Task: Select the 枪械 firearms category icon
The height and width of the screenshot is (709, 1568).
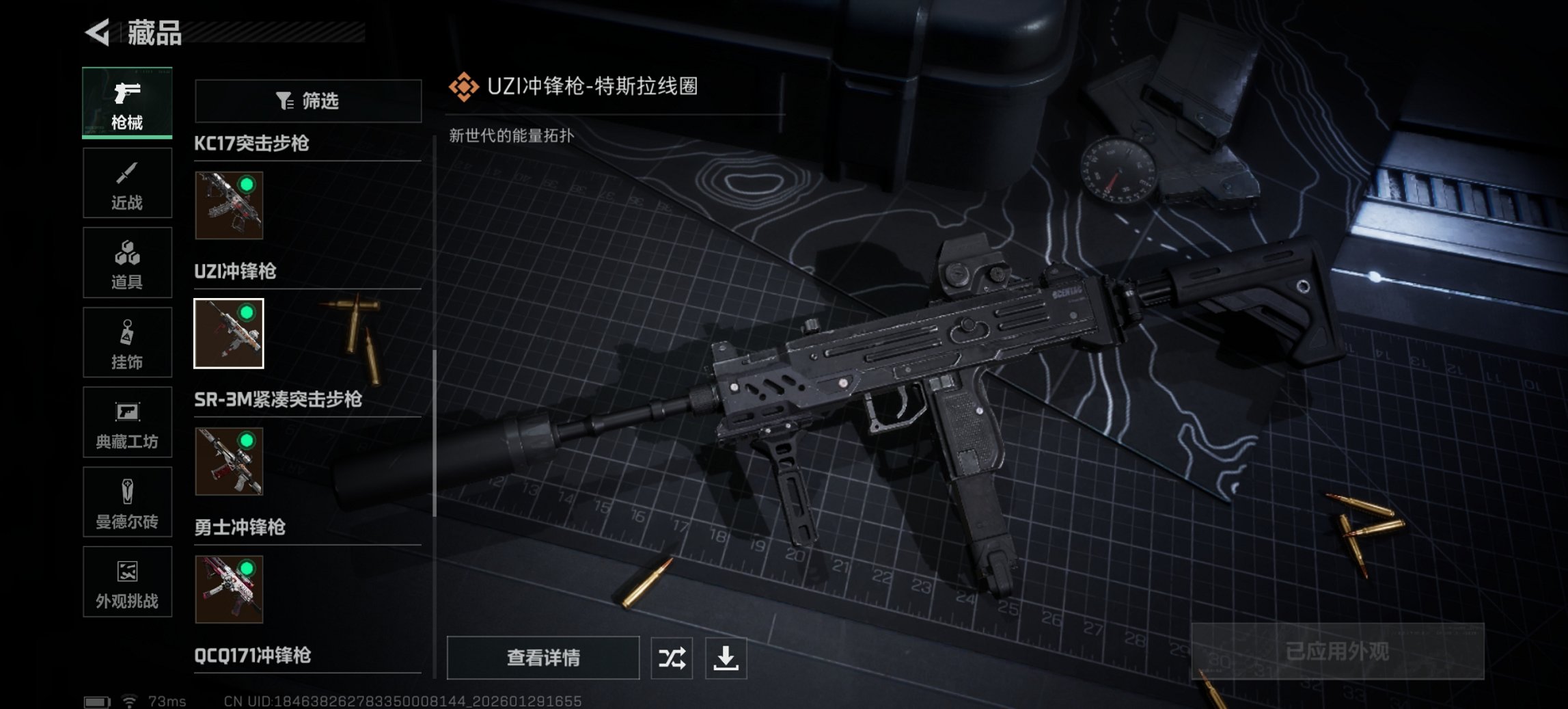Action: click(127, 99)
